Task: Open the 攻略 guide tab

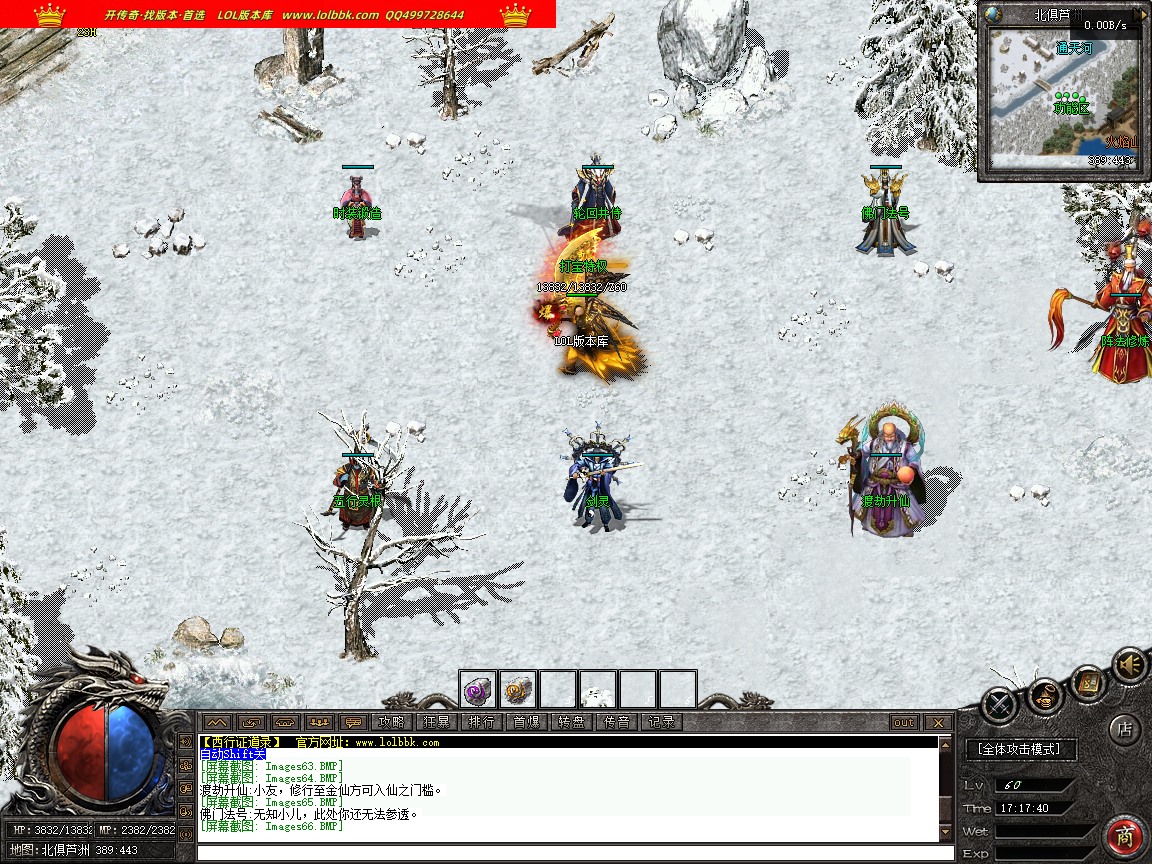Action: [x=390, y=722]
